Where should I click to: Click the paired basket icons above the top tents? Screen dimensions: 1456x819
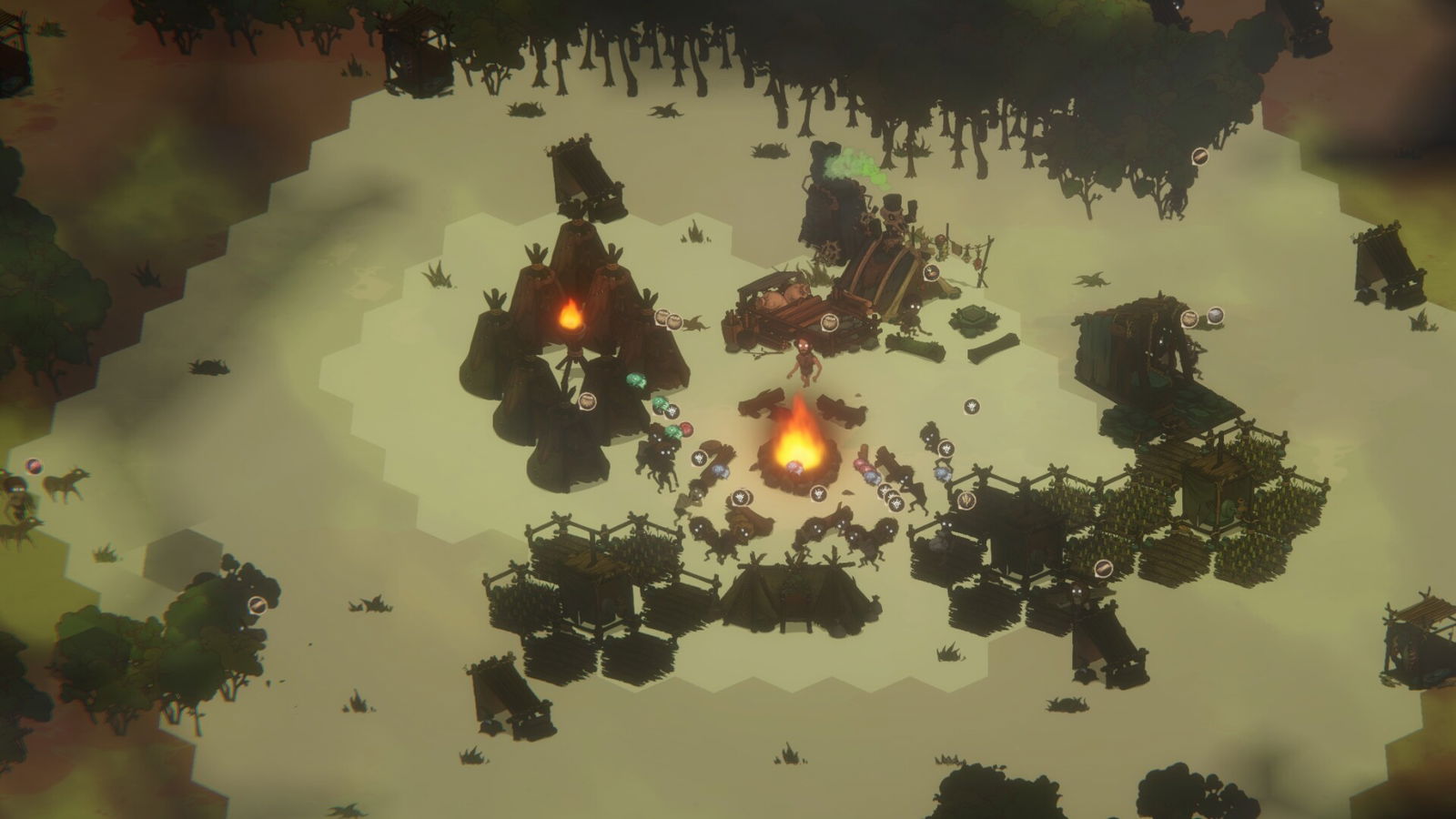667,318
